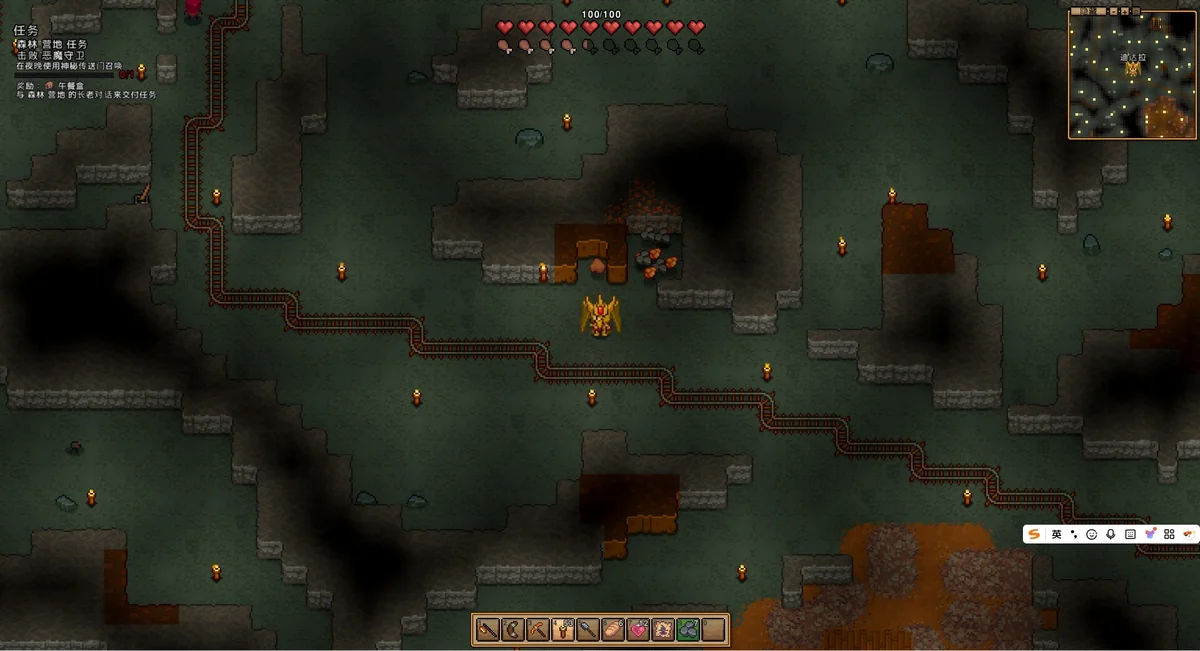The height and width of the screenshot is (651, 1200).
Task: Open the IME emoji panel
Action: 1092,535
